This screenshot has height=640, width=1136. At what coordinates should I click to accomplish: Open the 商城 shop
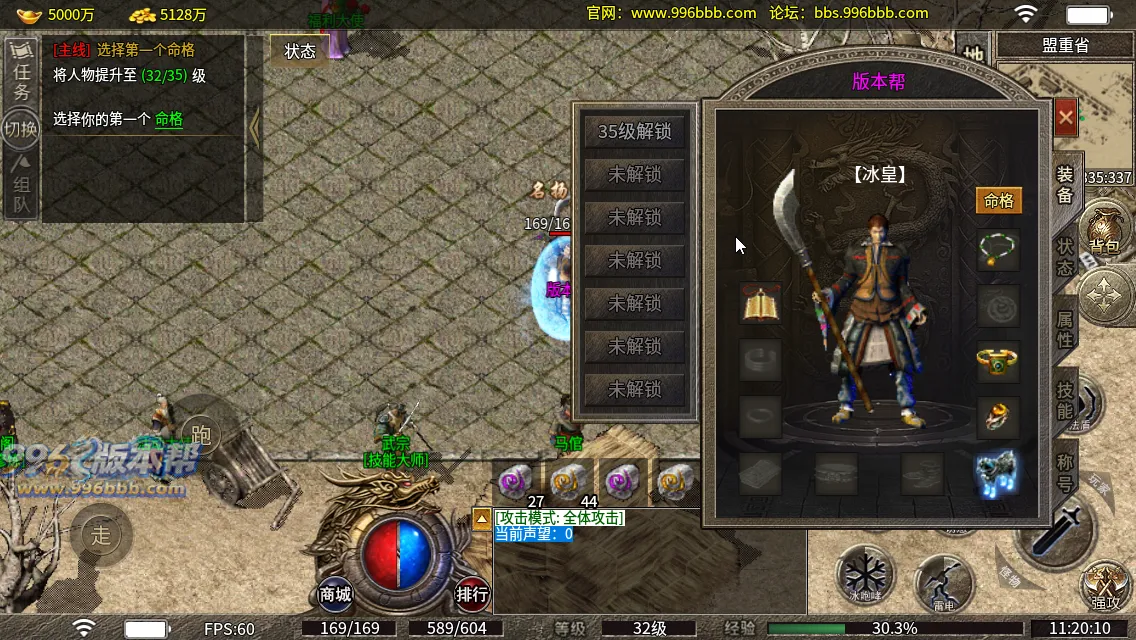[x=336, y=594]
